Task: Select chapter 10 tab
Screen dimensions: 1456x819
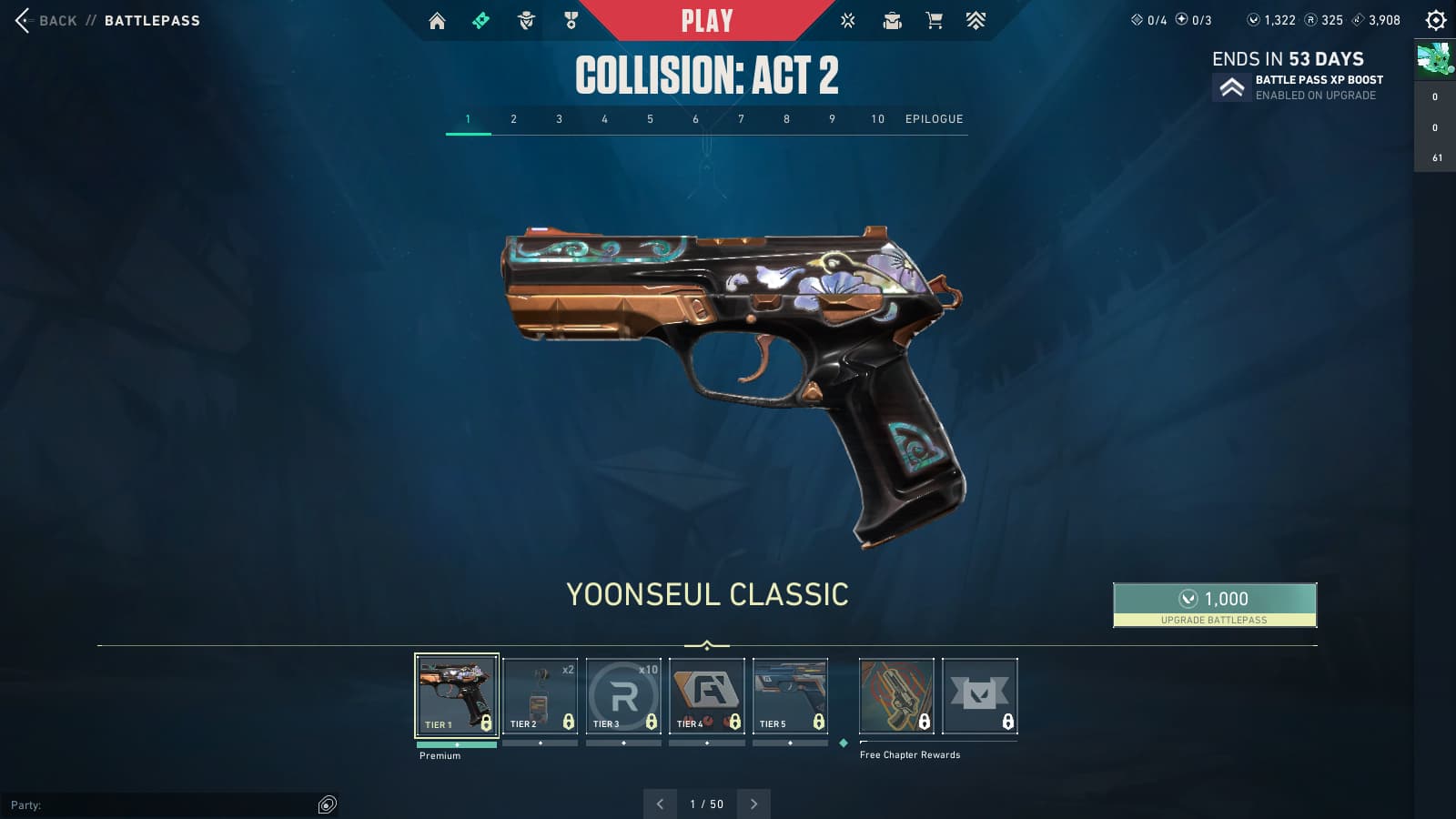Action: point(877,119)
